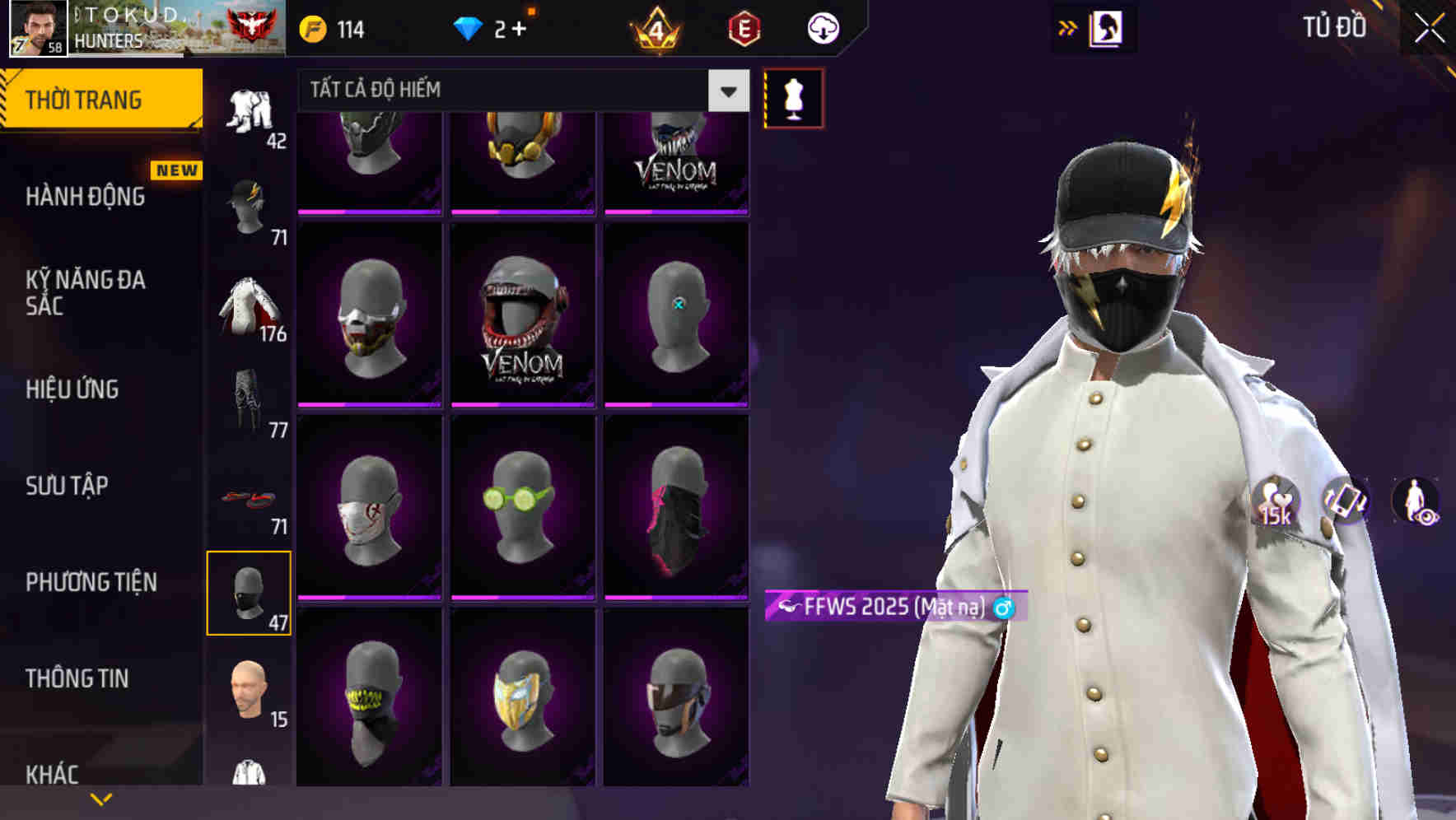Select the mask category showing 47 items
Image resolution: width=1456 pixels, height=820 pixels.
pyautogui.click(x=250, y=591)
